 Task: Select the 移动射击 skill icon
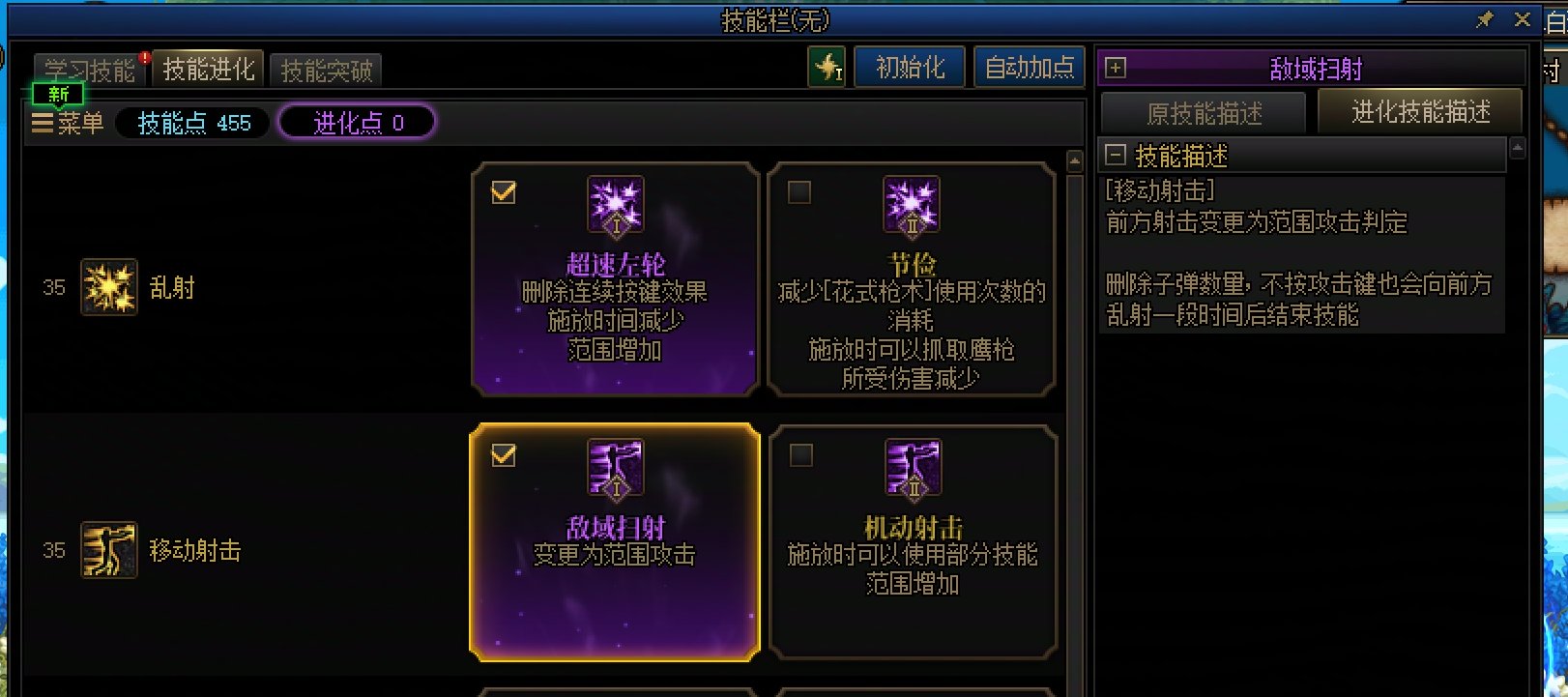point(109,549)
